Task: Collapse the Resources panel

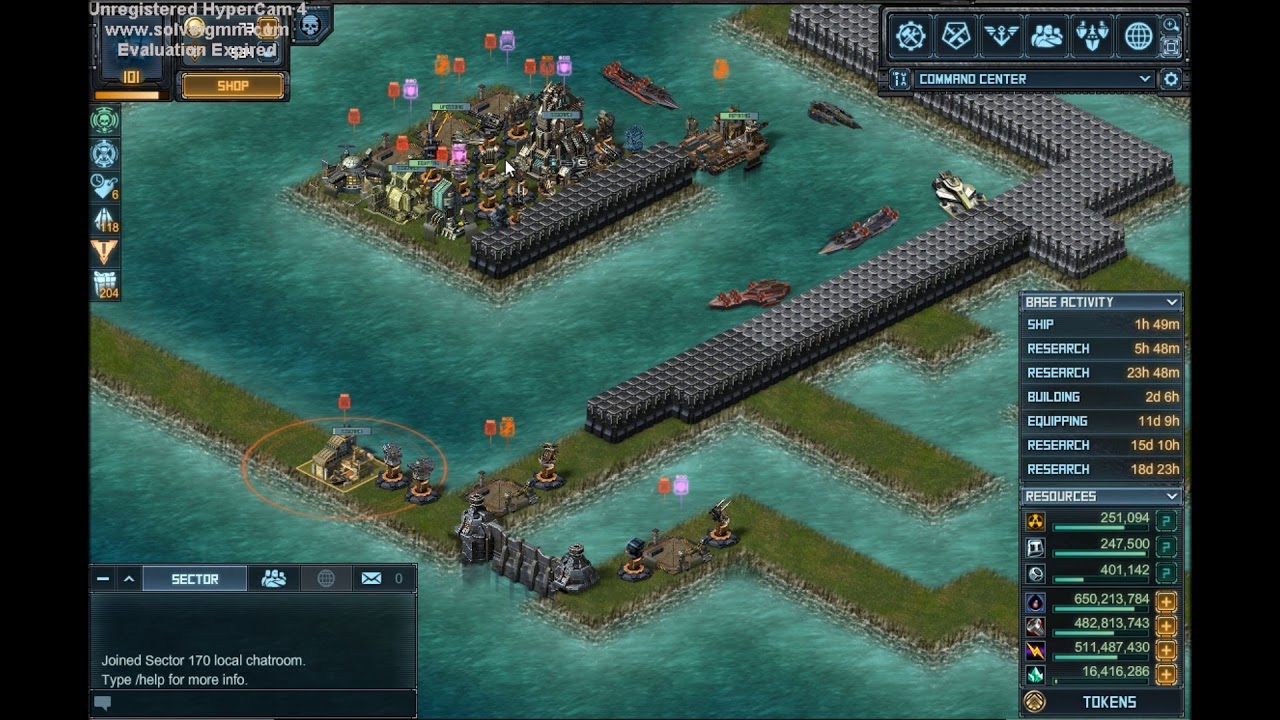Action: click(1171, 496)
